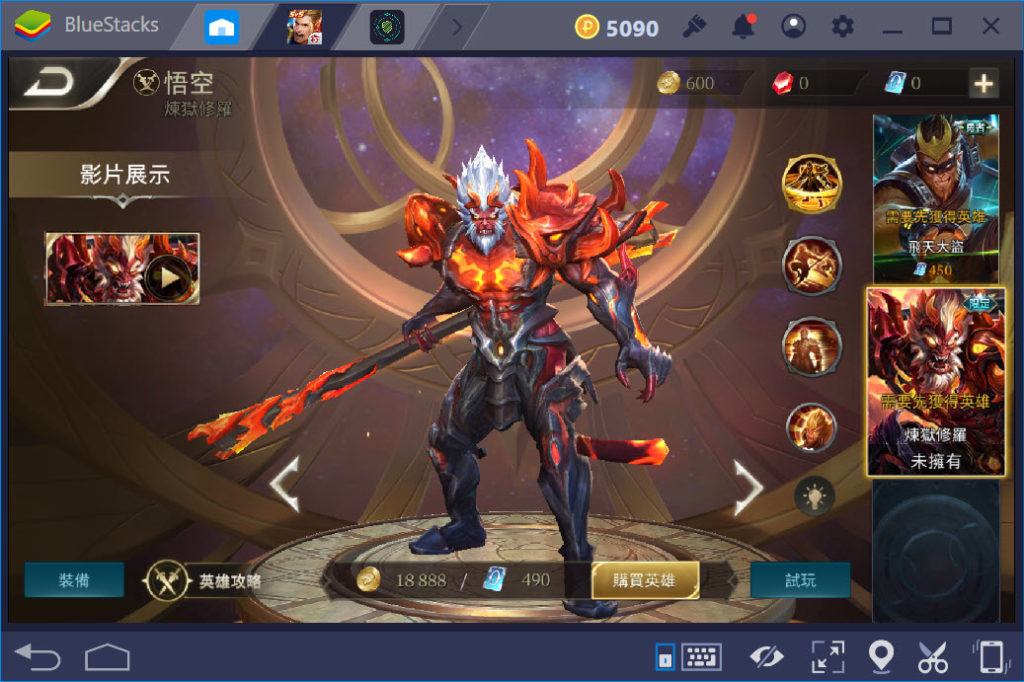View the second skill icon with staff strike
This screenshot has width=1024, height=682.
click(811, 265)
